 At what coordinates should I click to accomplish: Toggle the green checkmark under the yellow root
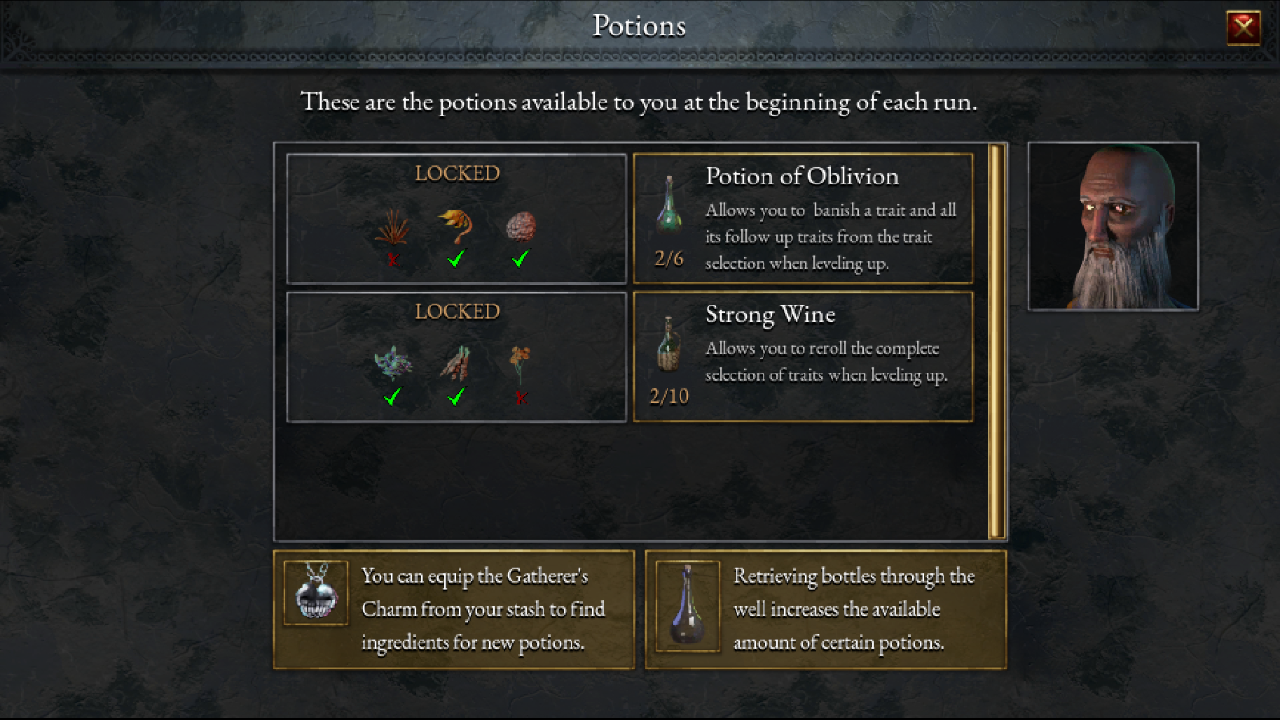[456, 259]
